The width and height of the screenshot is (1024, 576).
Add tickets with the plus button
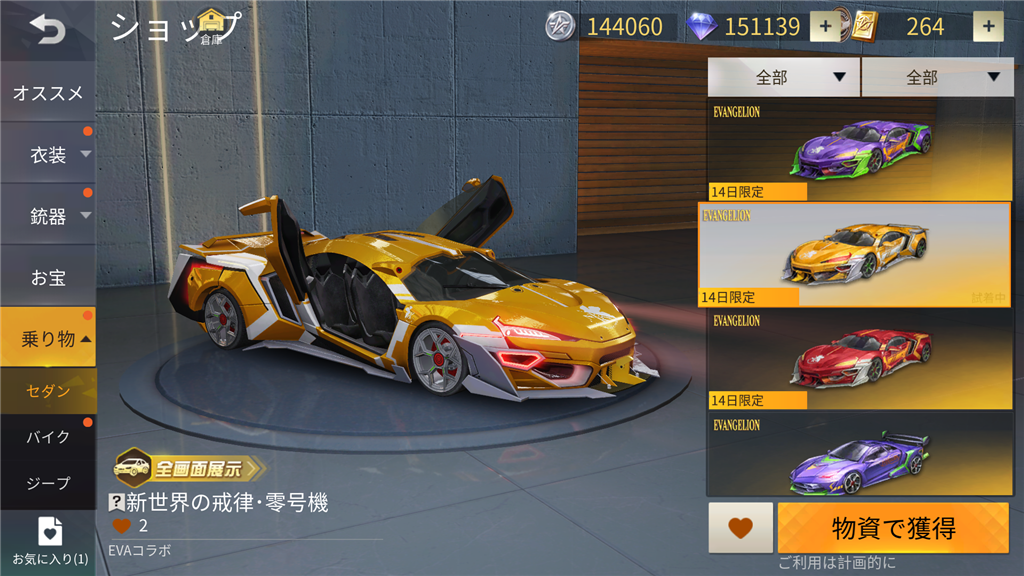point(988,27)
